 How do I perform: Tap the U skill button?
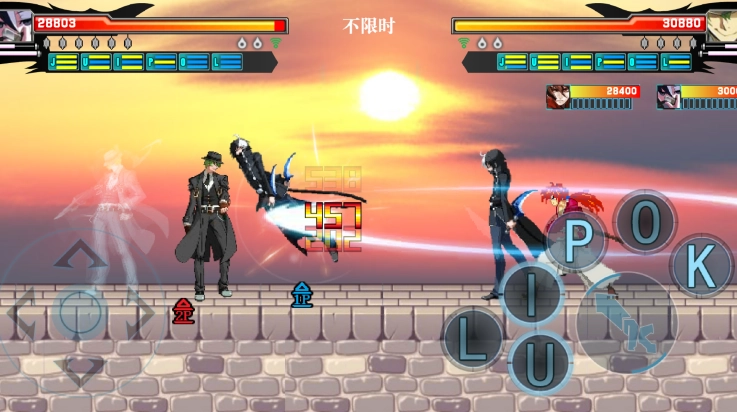coord(539,362)
